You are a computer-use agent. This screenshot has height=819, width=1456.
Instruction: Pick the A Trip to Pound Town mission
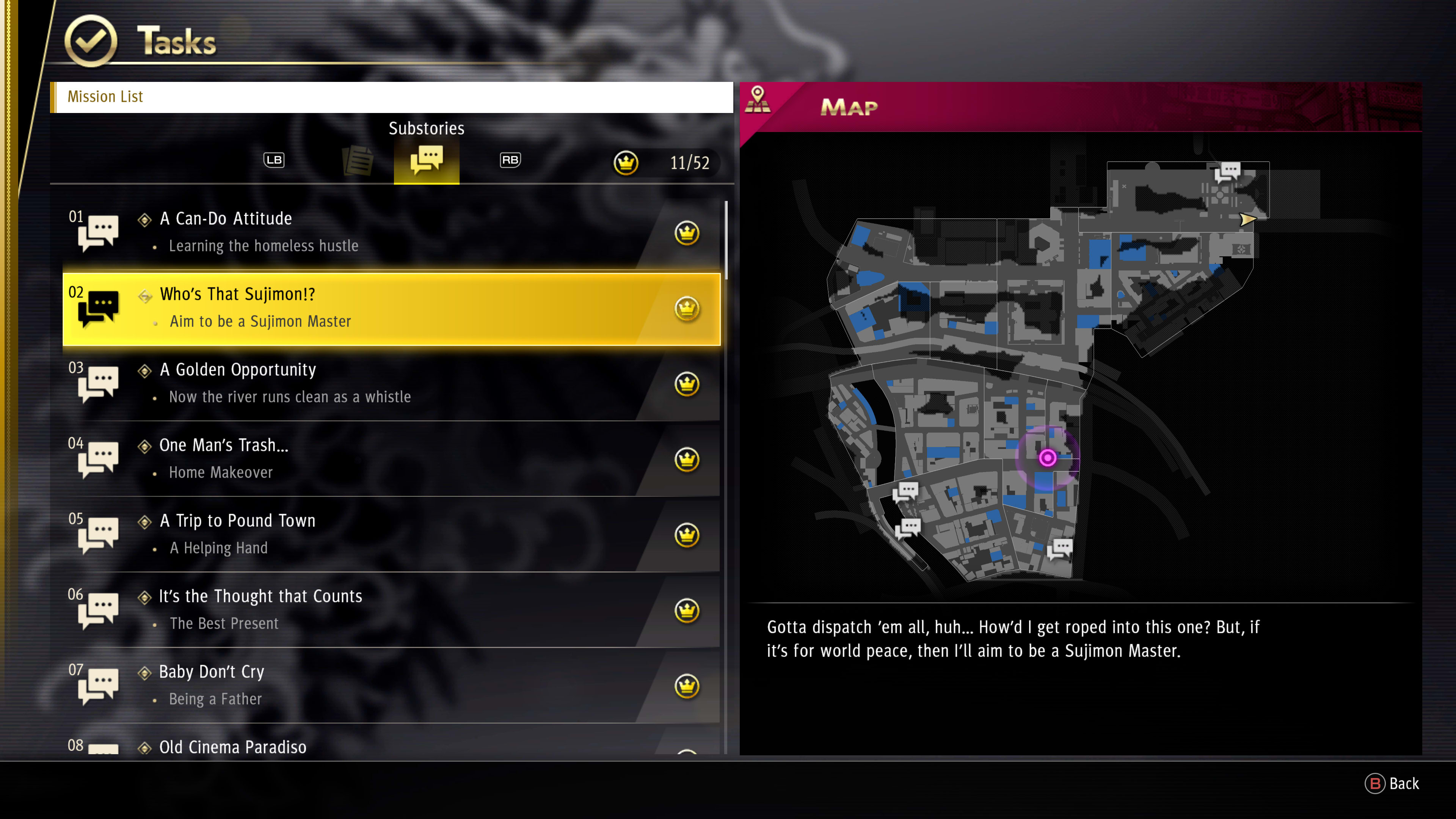(390, 534)
